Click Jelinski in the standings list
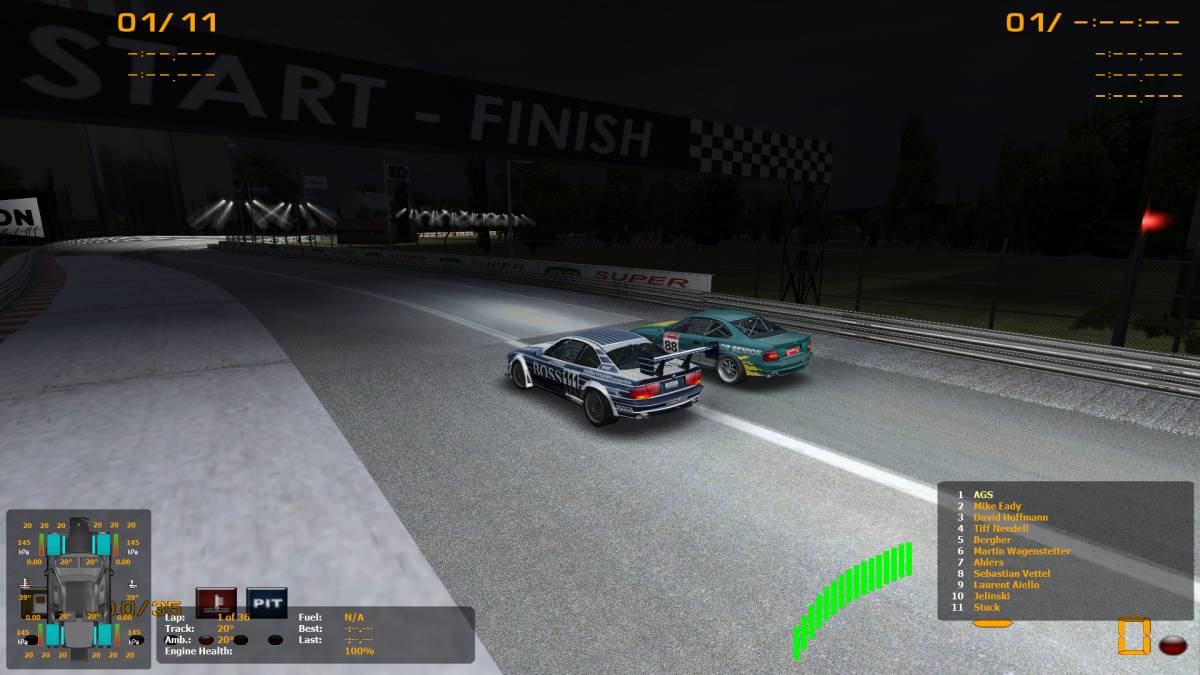The height and width of the screenshot is (675, 1200). click(x=993, y=596)
